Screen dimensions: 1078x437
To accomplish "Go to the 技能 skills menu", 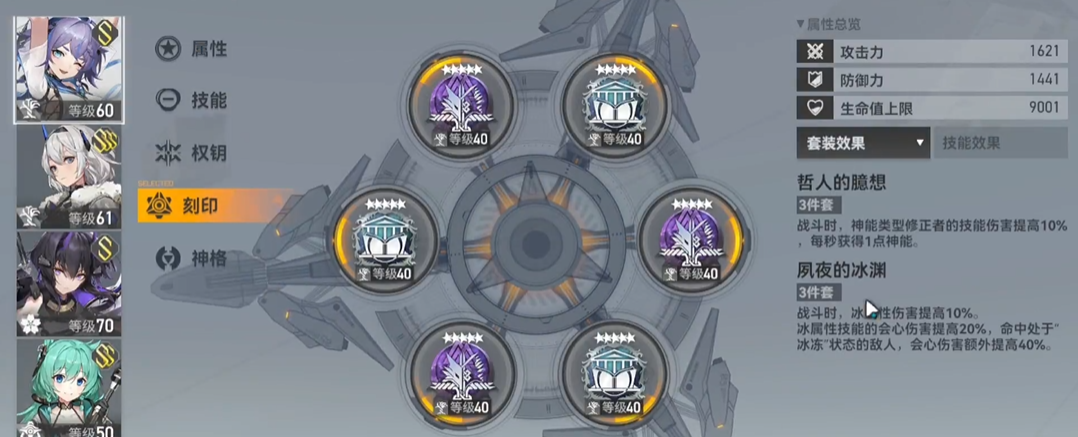I will pyautogui.click(x=192, y=100).
